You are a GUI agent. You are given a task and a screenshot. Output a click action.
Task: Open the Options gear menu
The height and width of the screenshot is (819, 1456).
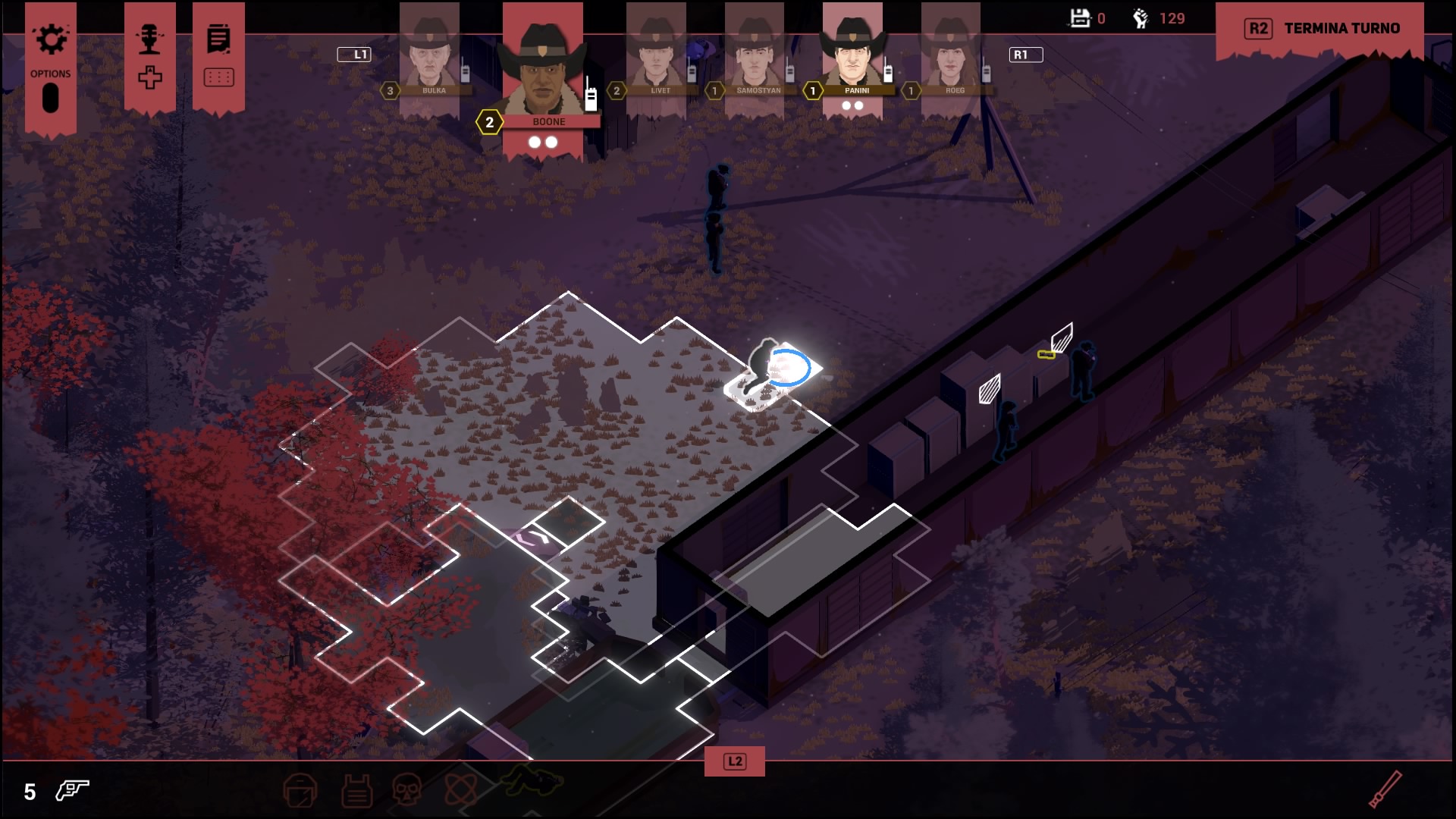point(51,41)
